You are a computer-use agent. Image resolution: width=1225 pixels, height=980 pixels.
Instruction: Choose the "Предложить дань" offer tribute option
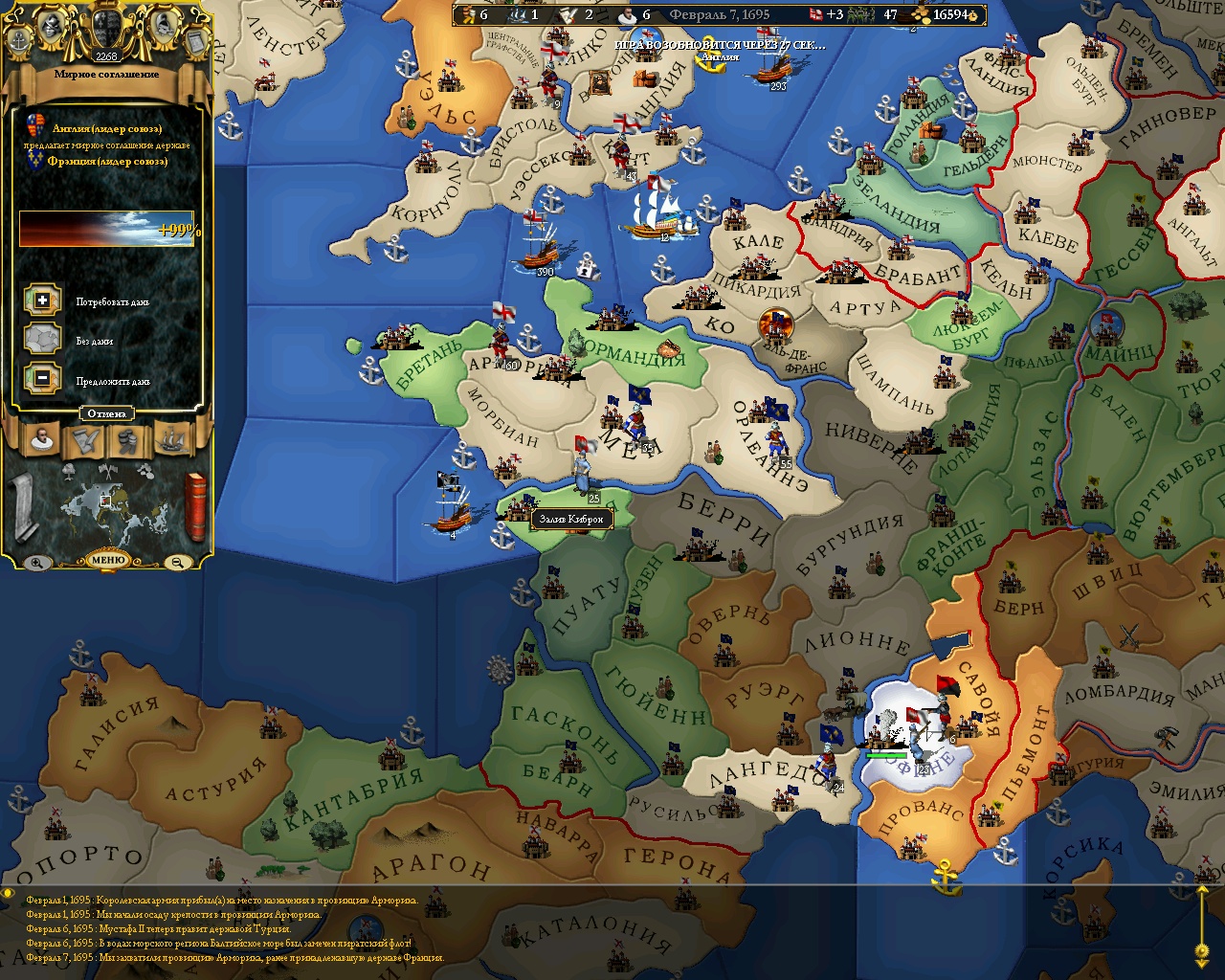coord(42,379)
